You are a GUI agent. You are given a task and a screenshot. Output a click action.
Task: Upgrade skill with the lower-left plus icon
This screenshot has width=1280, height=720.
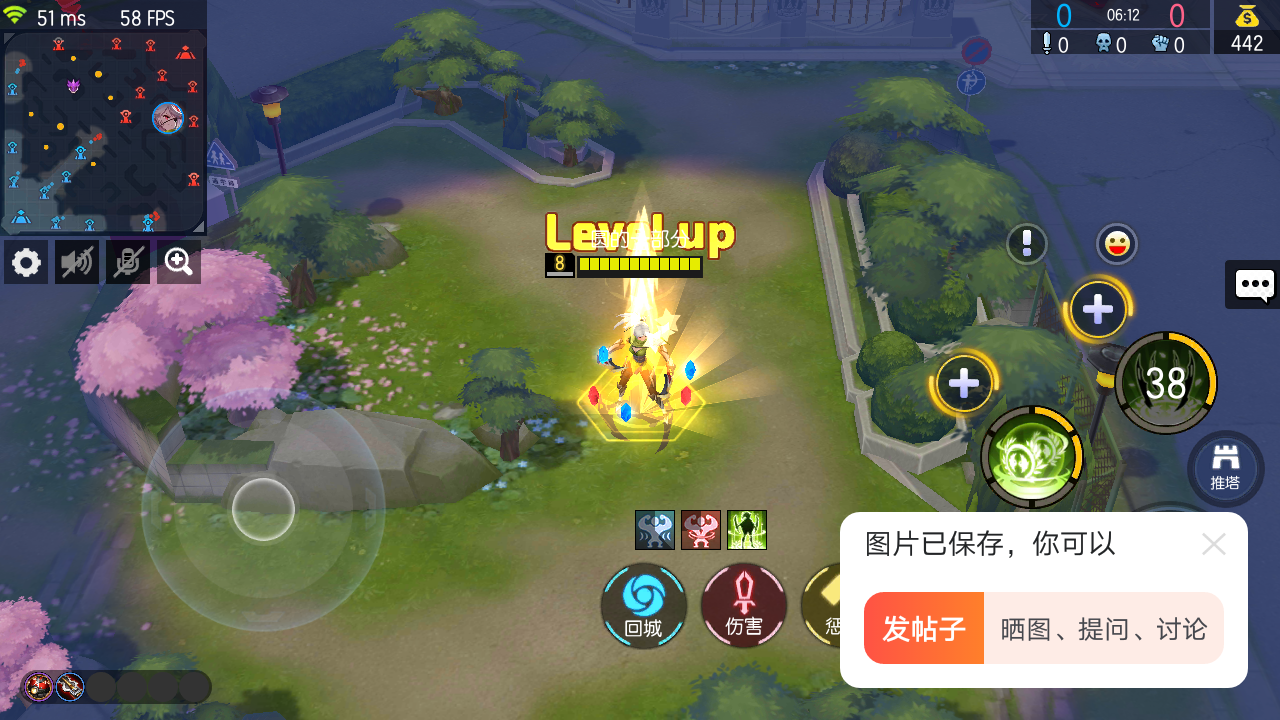point(962,381)
